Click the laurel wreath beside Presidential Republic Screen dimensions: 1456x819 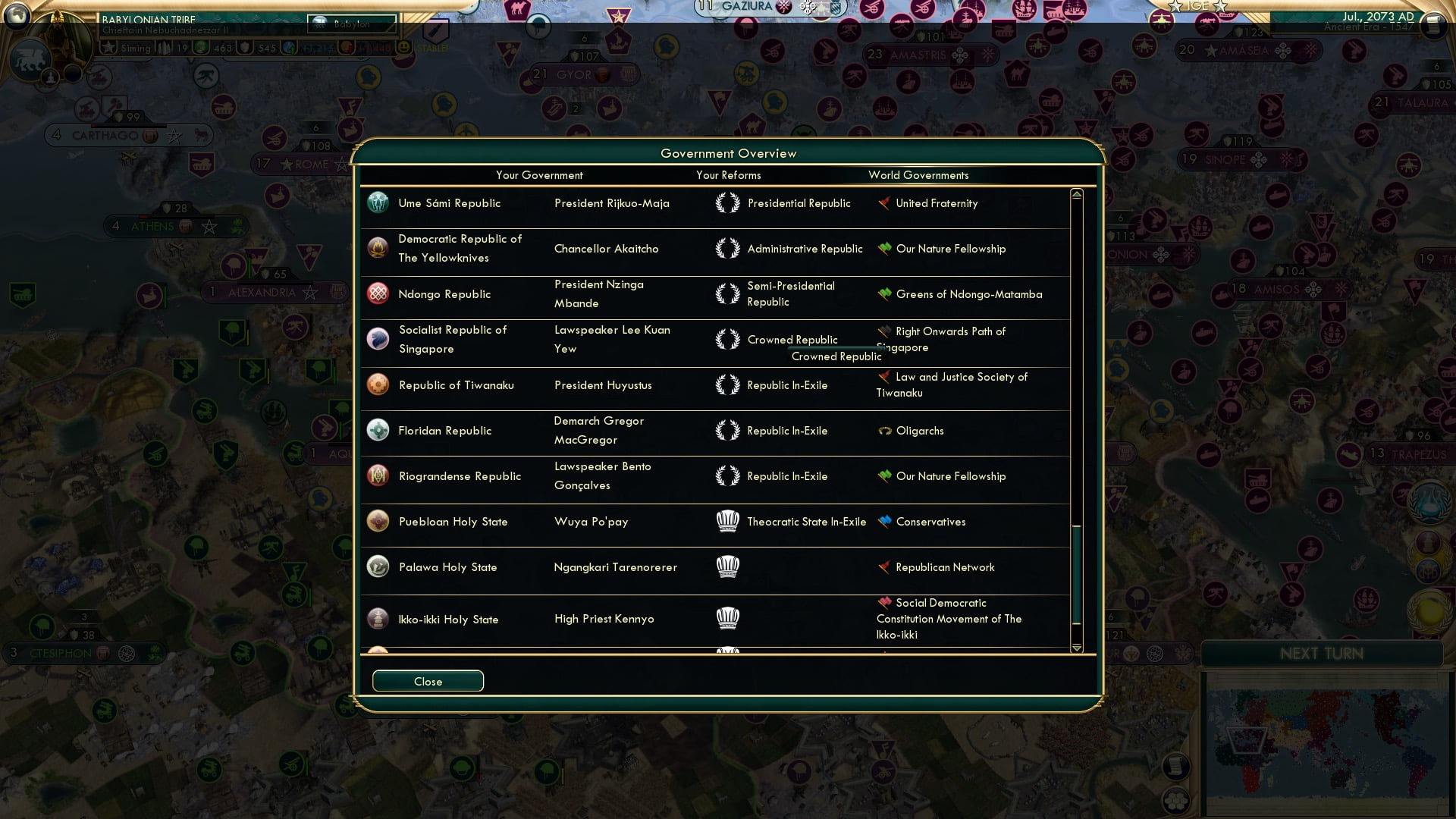[x=728, y=202]
